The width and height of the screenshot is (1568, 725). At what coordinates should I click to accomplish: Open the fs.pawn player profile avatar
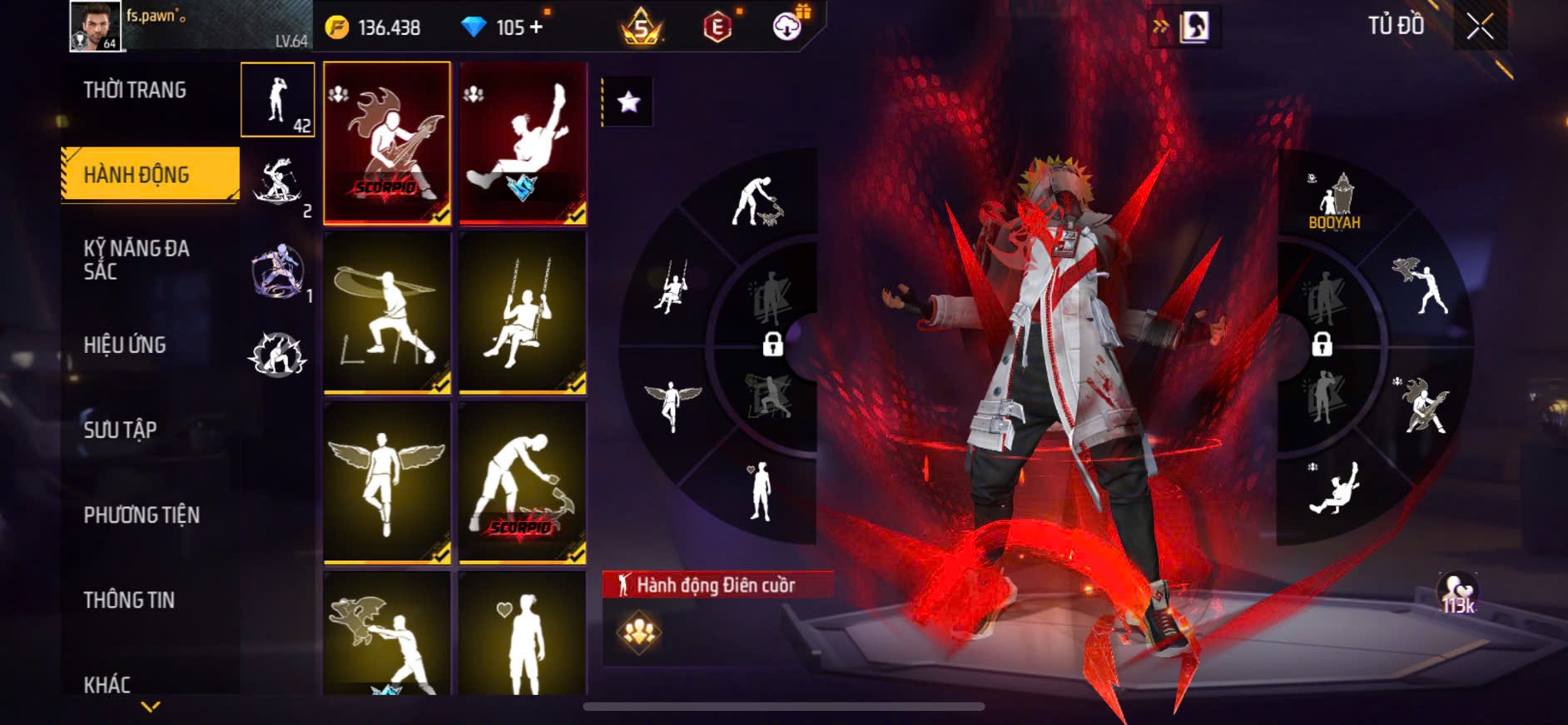point(96,27)
